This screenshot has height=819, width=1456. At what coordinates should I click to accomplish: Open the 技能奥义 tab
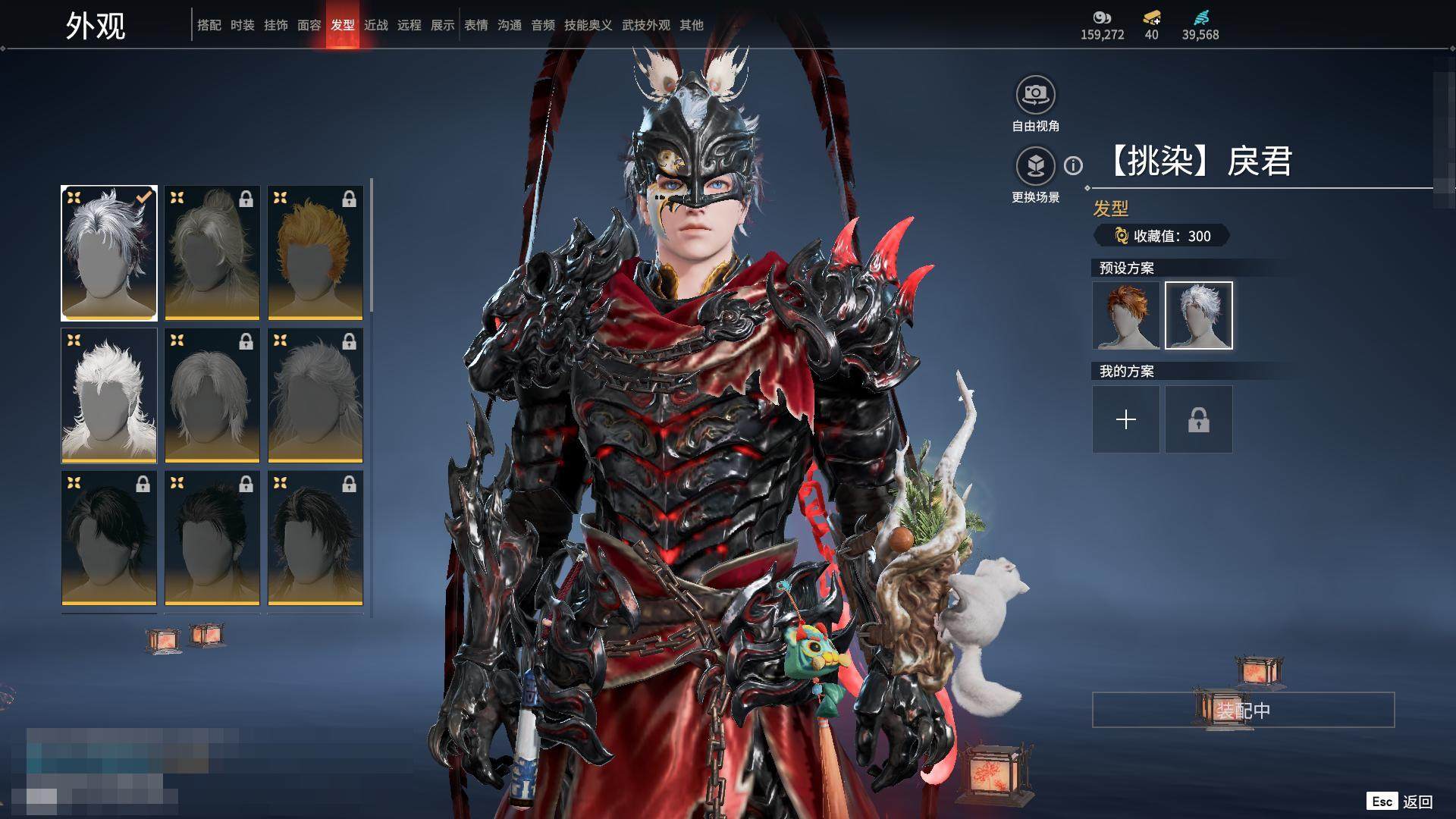[x=588, y=25]
